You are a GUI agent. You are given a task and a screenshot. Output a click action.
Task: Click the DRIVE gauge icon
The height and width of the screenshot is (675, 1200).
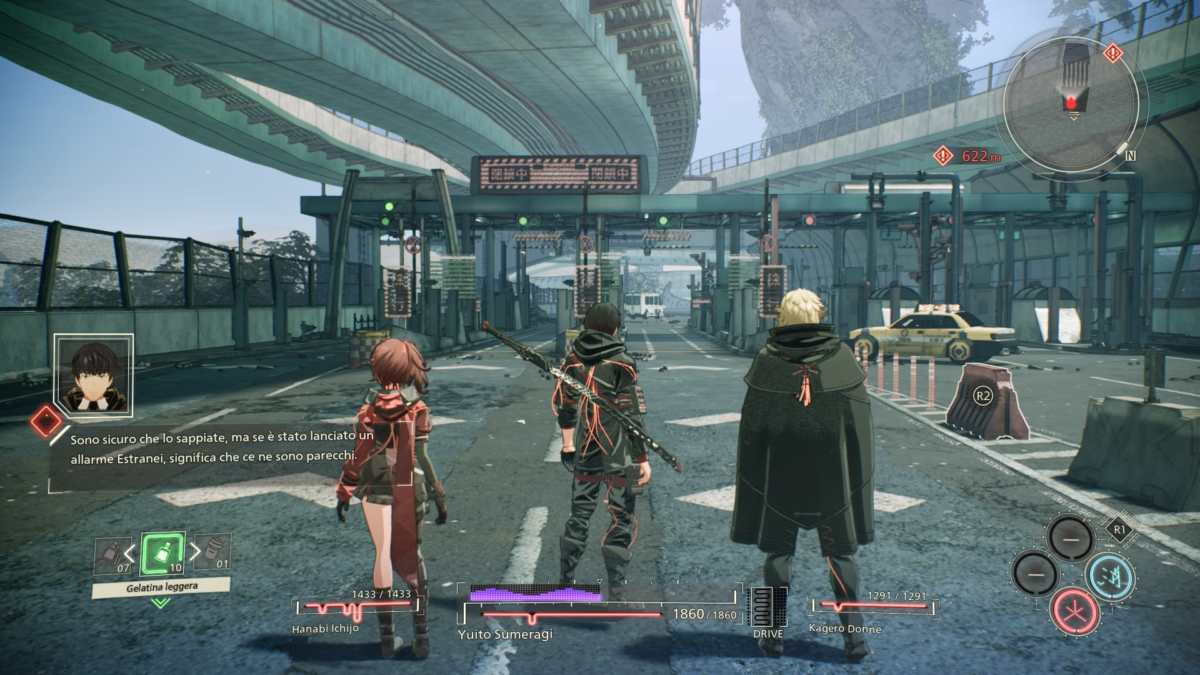point(767,606)
